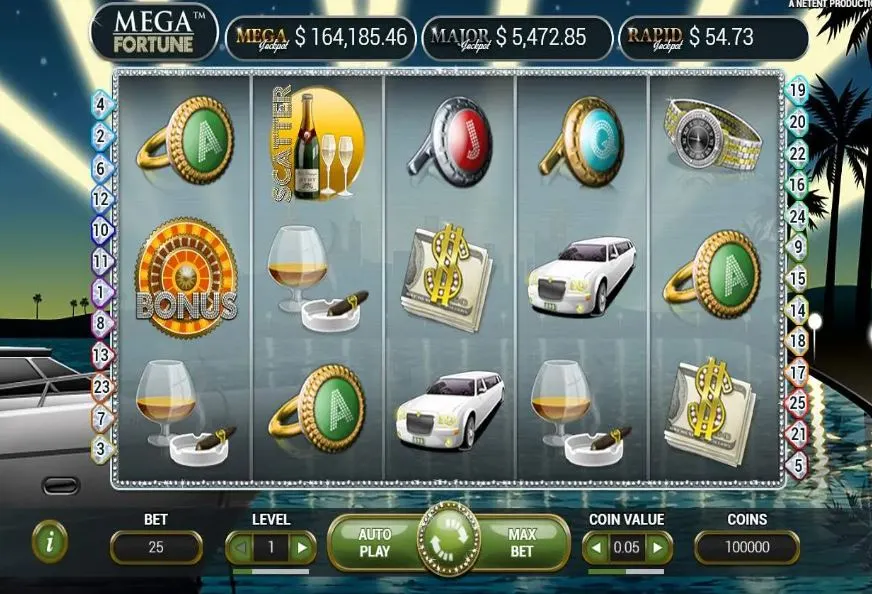
Task: Choose payline 23 marker
Action: click(100, 386)
